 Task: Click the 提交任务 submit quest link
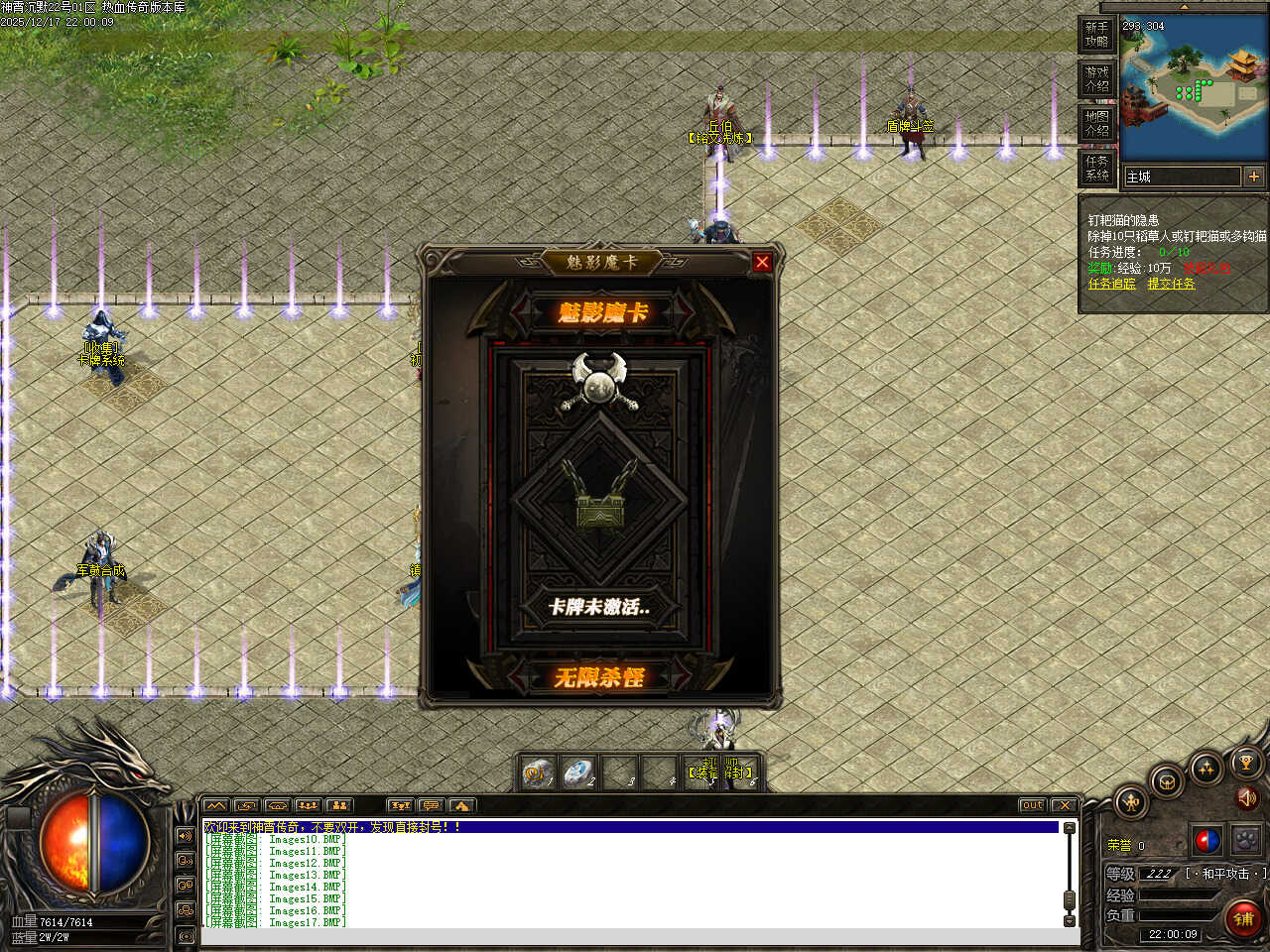pos(1171,284)
